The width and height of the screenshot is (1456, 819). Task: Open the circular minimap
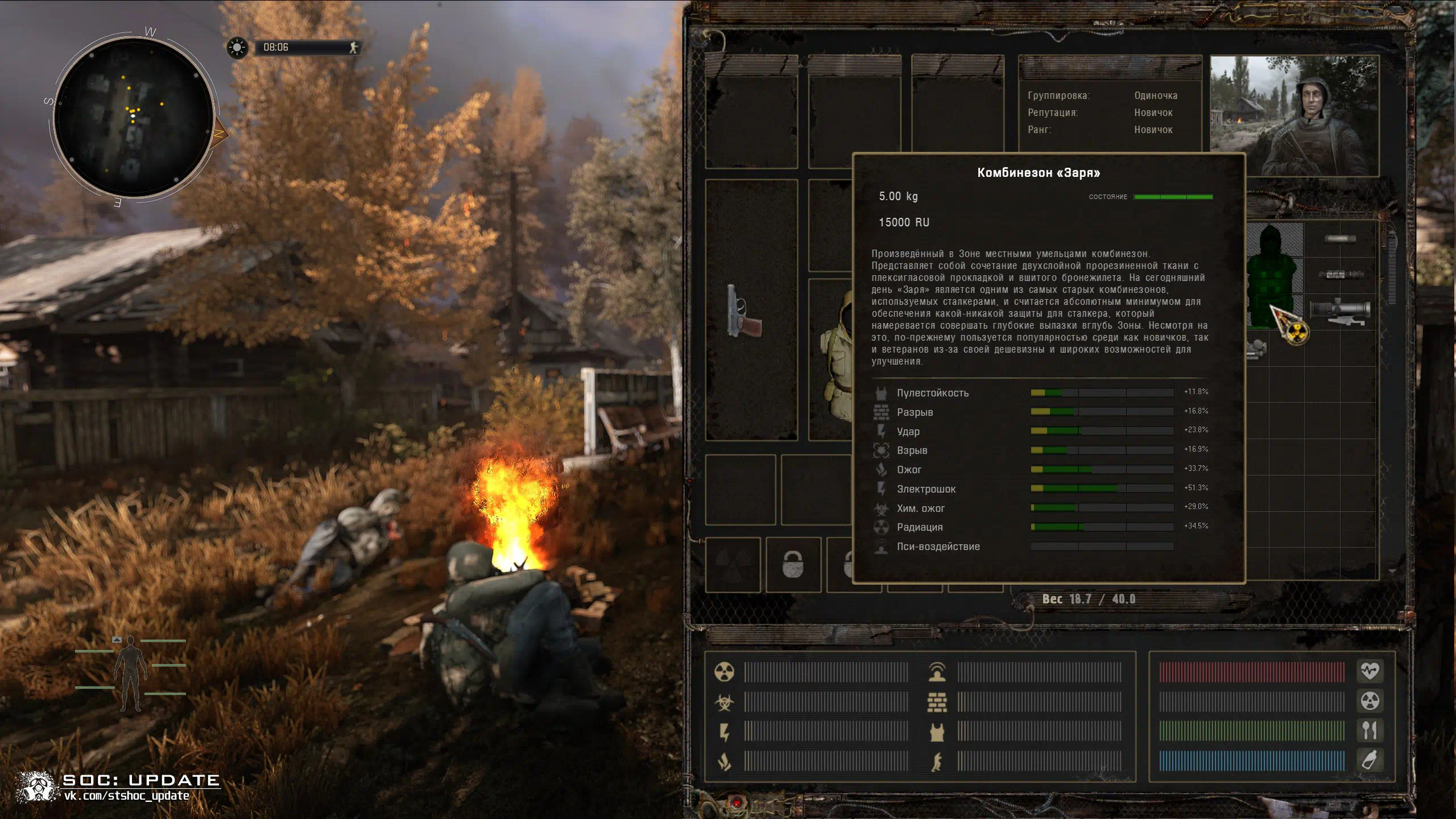pos(134,118)
